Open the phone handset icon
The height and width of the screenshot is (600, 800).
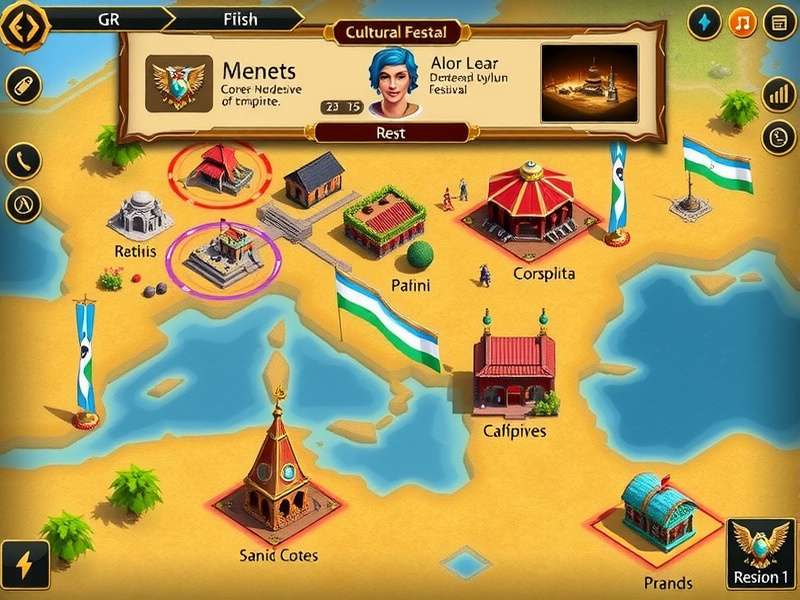[x=22, y=160]
